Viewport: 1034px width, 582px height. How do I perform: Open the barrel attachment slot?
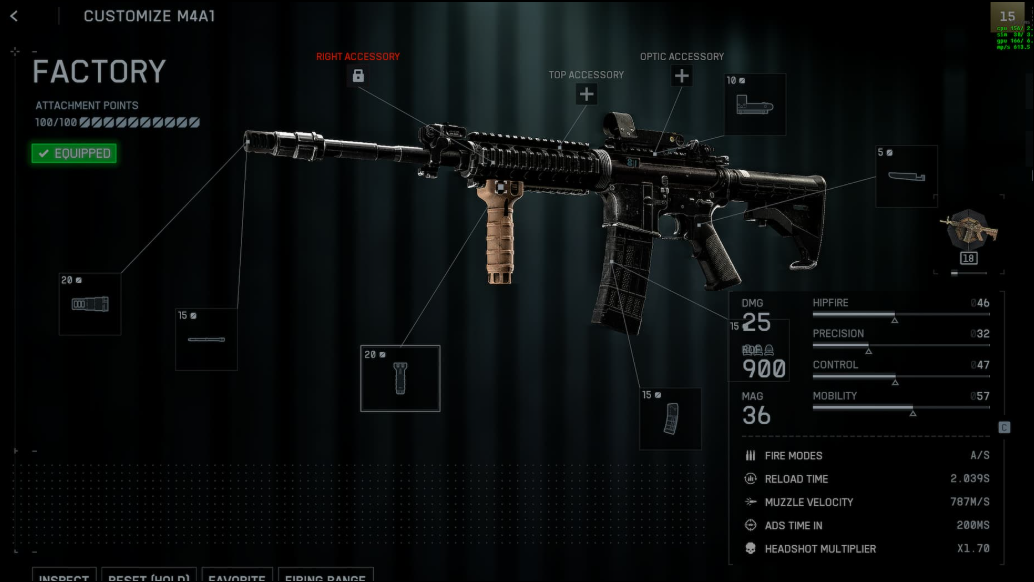pos(206,339)
